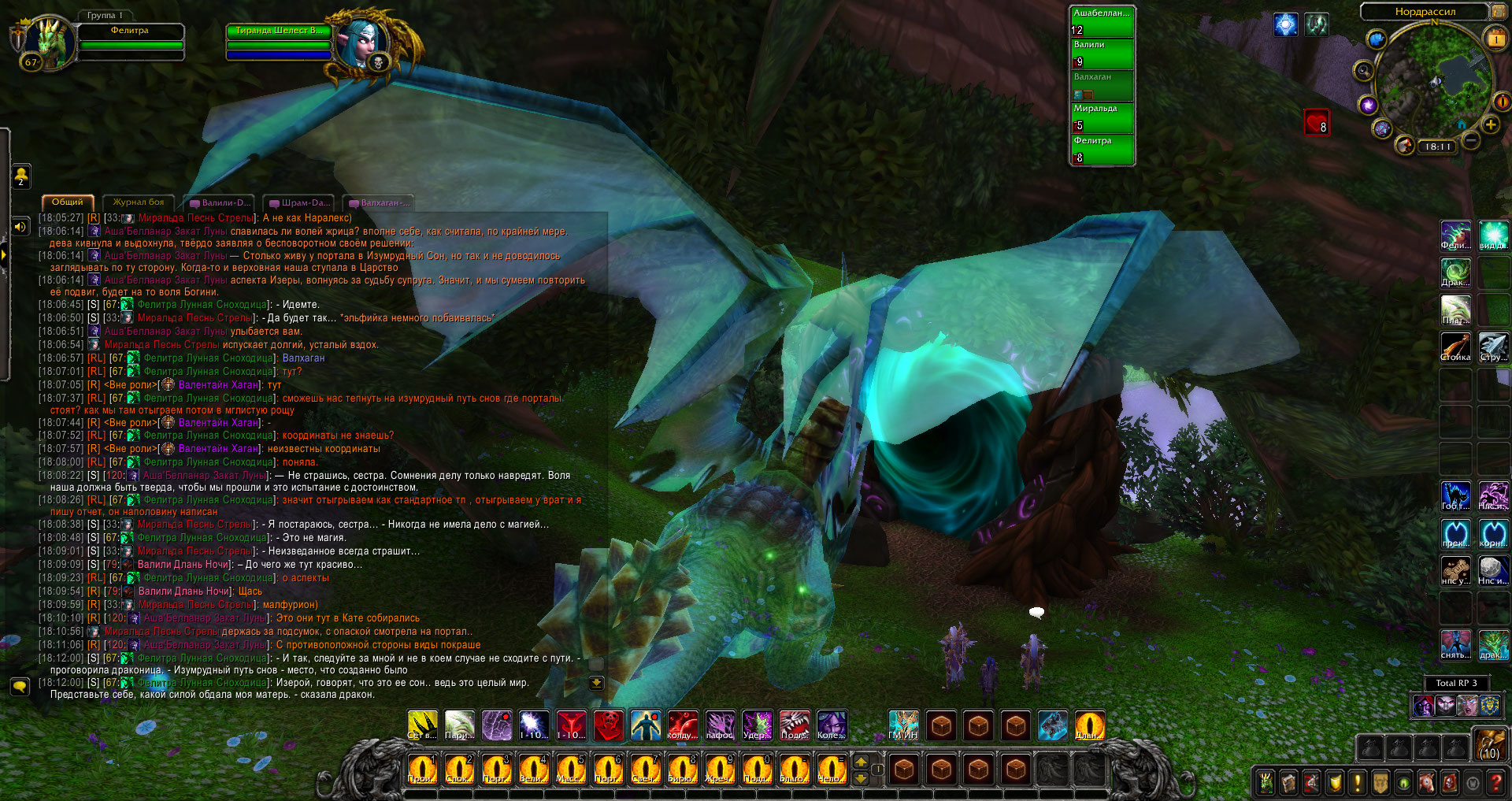Open the Валили whisper chat tab

click(x=220, y=203)
